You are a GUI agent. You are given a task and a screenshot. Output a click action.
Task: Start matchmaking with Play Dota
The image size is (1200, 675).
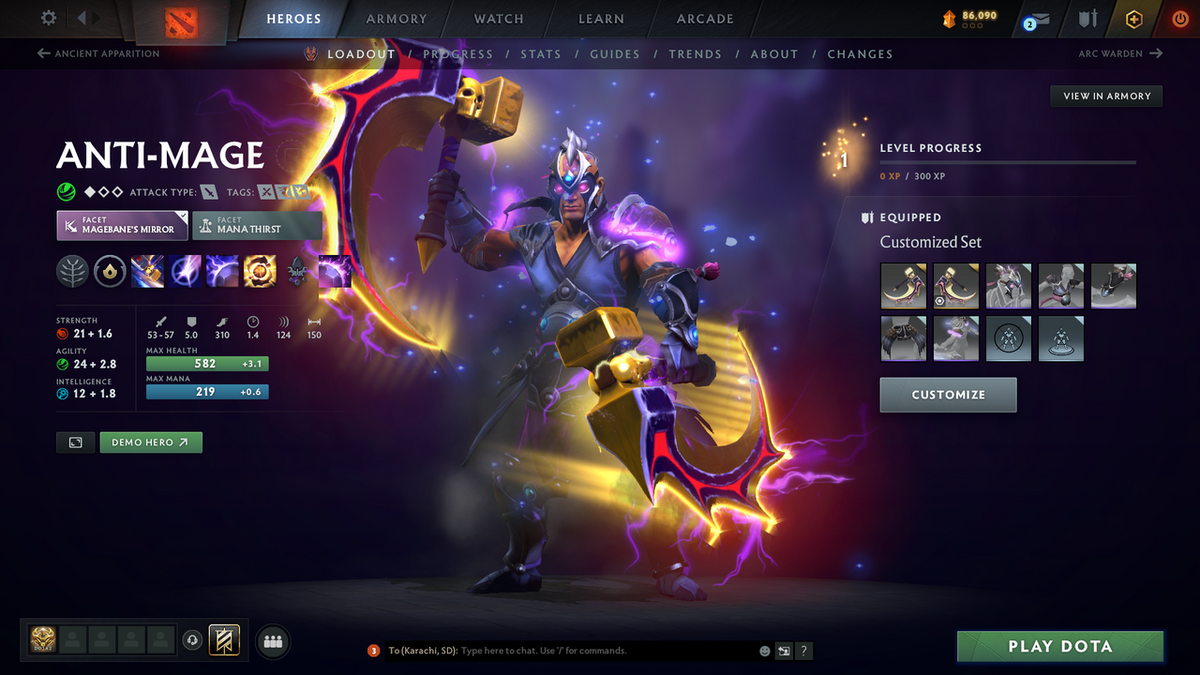(1060, 646)
